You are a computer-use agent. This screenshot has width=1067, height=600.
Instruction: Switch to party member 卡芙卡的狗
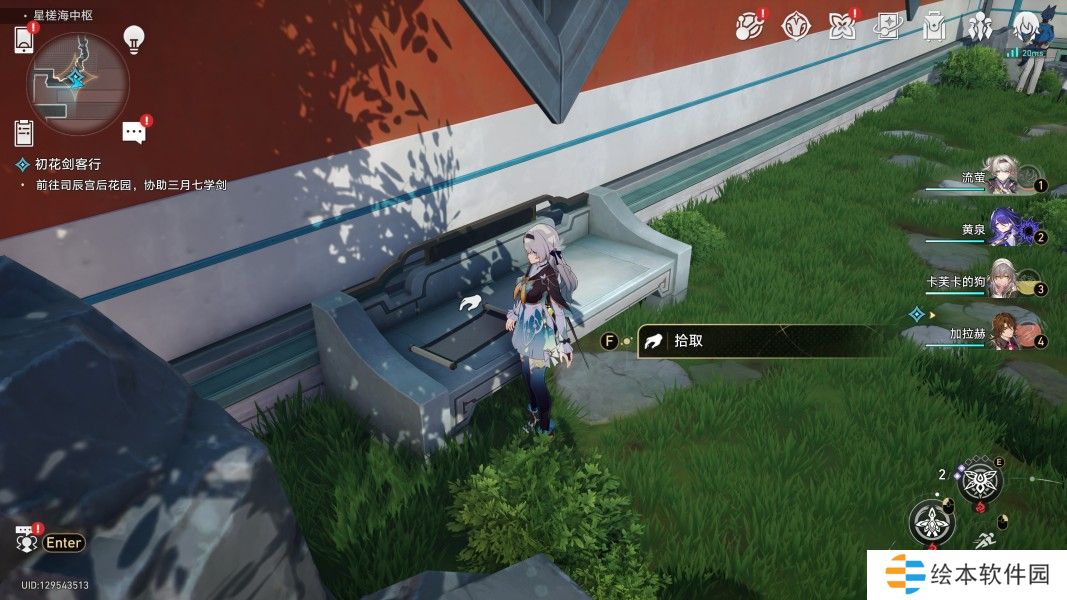pyautogui.click(x=1002, y=280)
